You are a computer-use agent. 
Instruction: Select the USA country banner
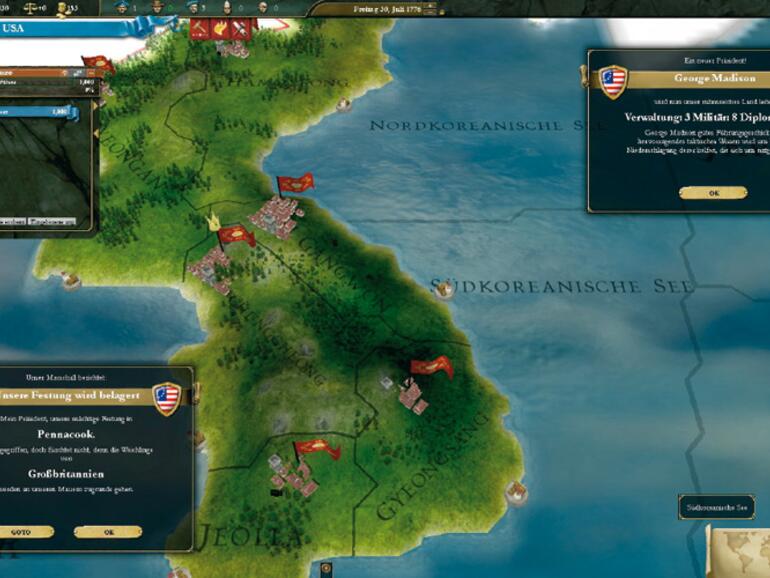[40, 29]
